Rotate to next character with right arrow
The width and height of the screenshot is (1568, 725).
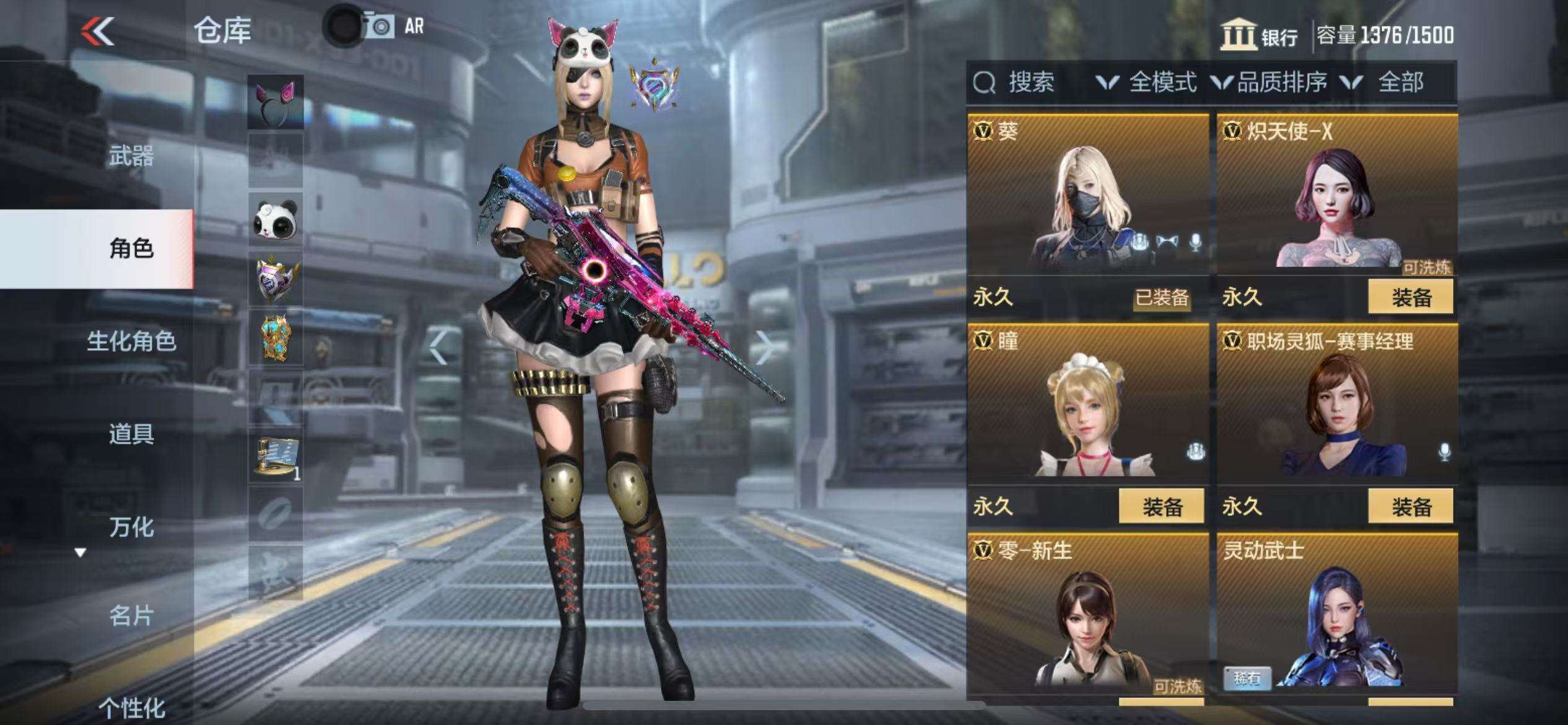coord(765,347)
